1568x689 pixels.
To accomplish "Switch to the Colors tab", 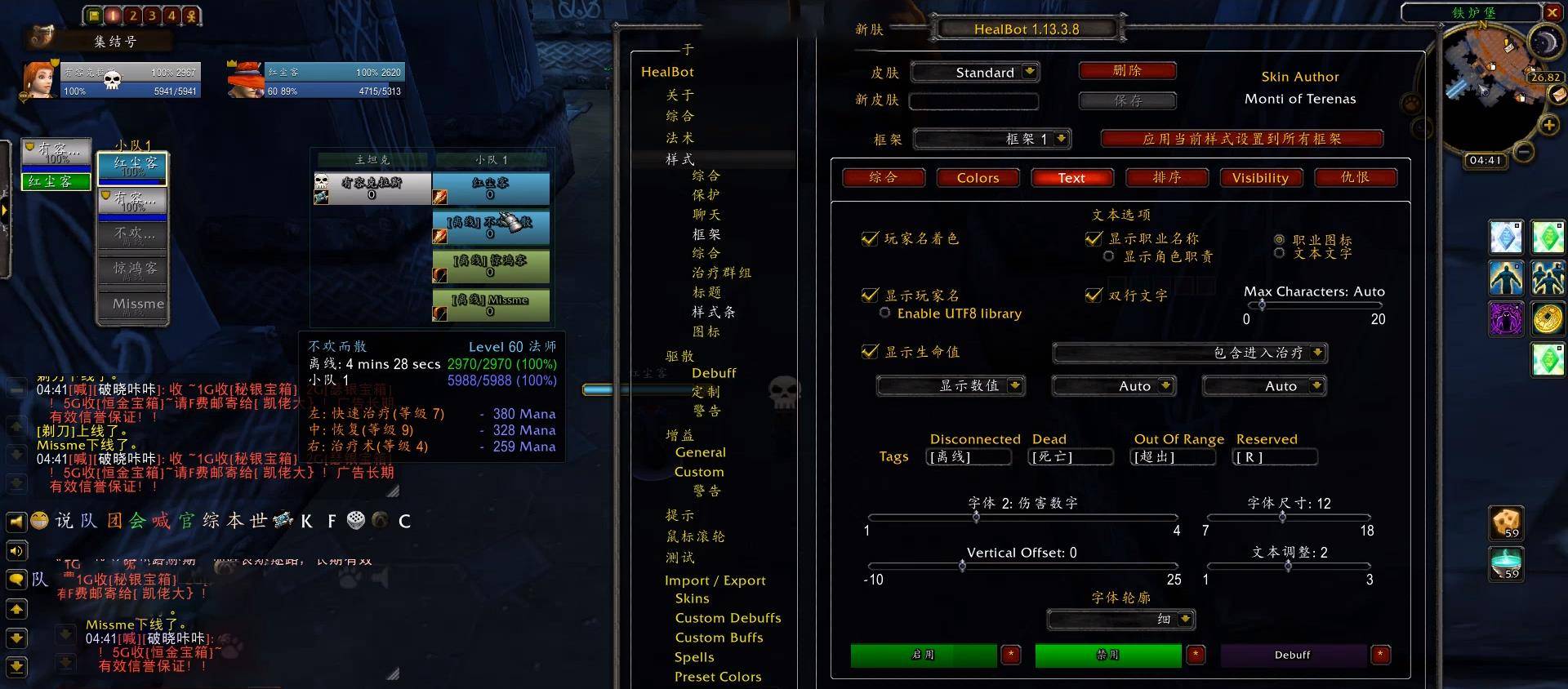I will point(978,177).
